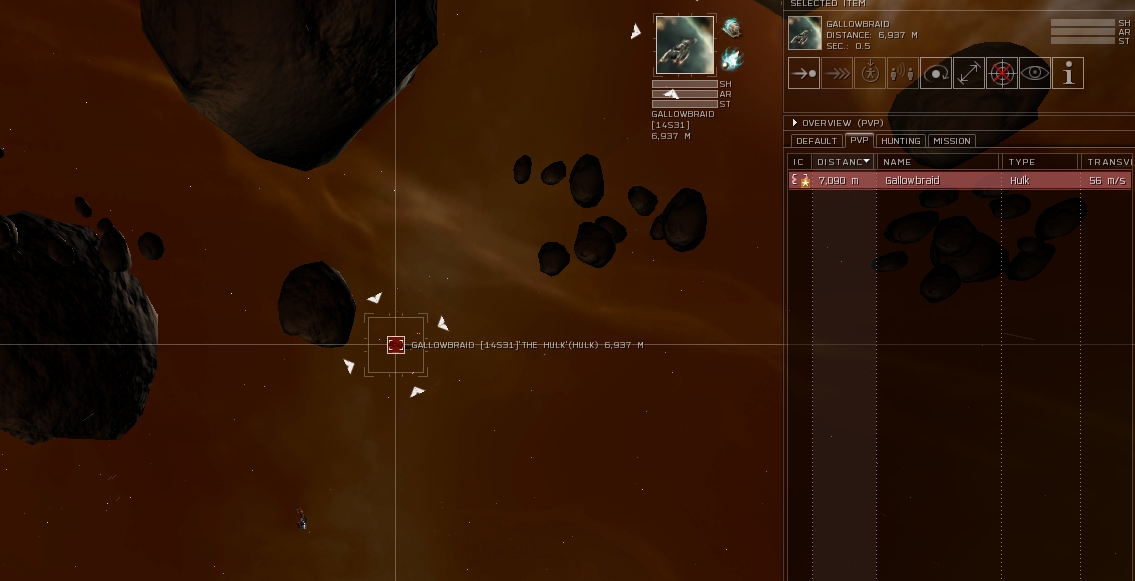Toggle the Overview (PVP) header arrow
The width and height of the screenshot is (1135, 581).
click(795, 123)
